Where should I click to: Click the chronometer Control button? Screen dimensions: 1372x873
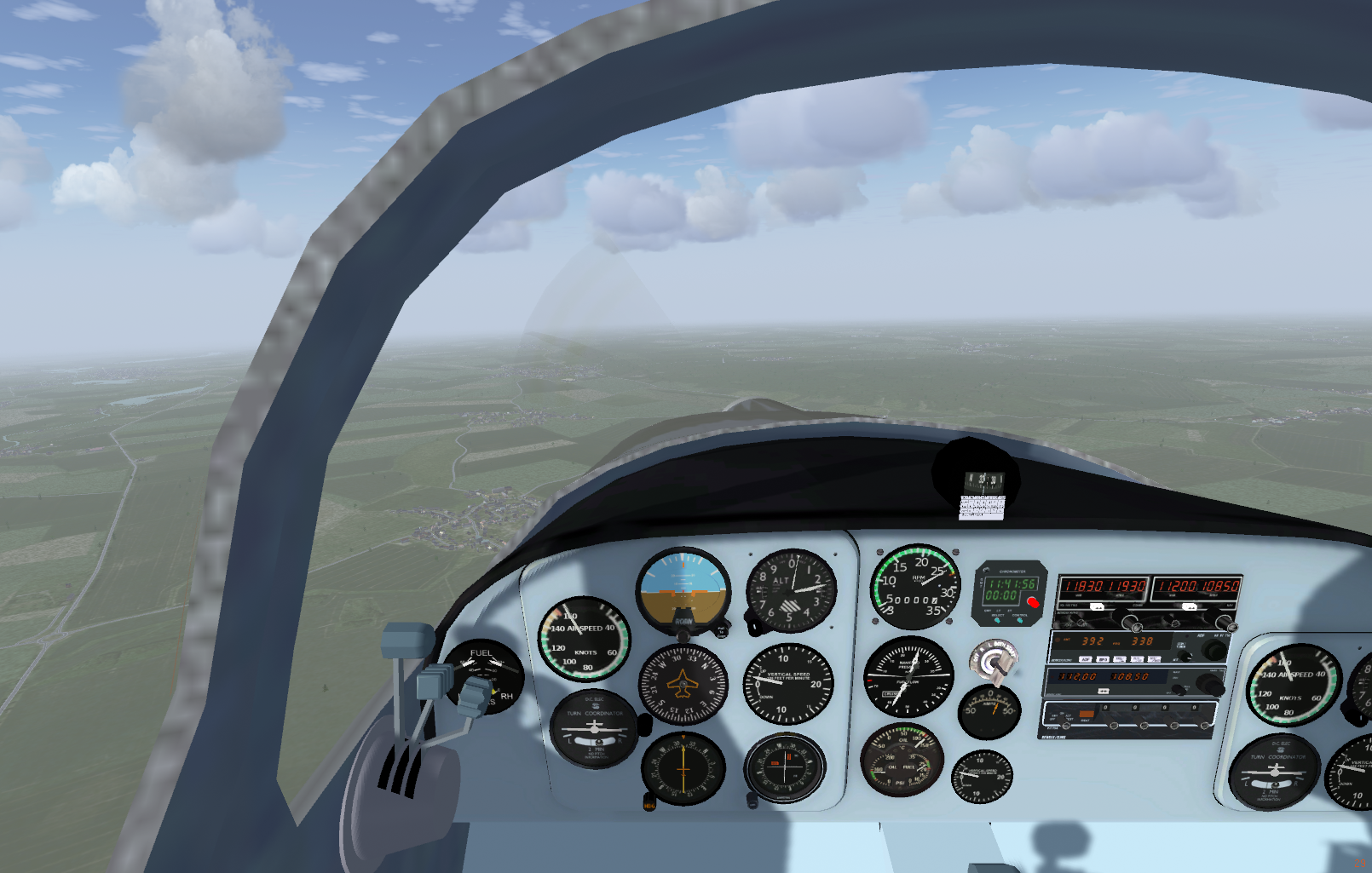pos(1020,619)
